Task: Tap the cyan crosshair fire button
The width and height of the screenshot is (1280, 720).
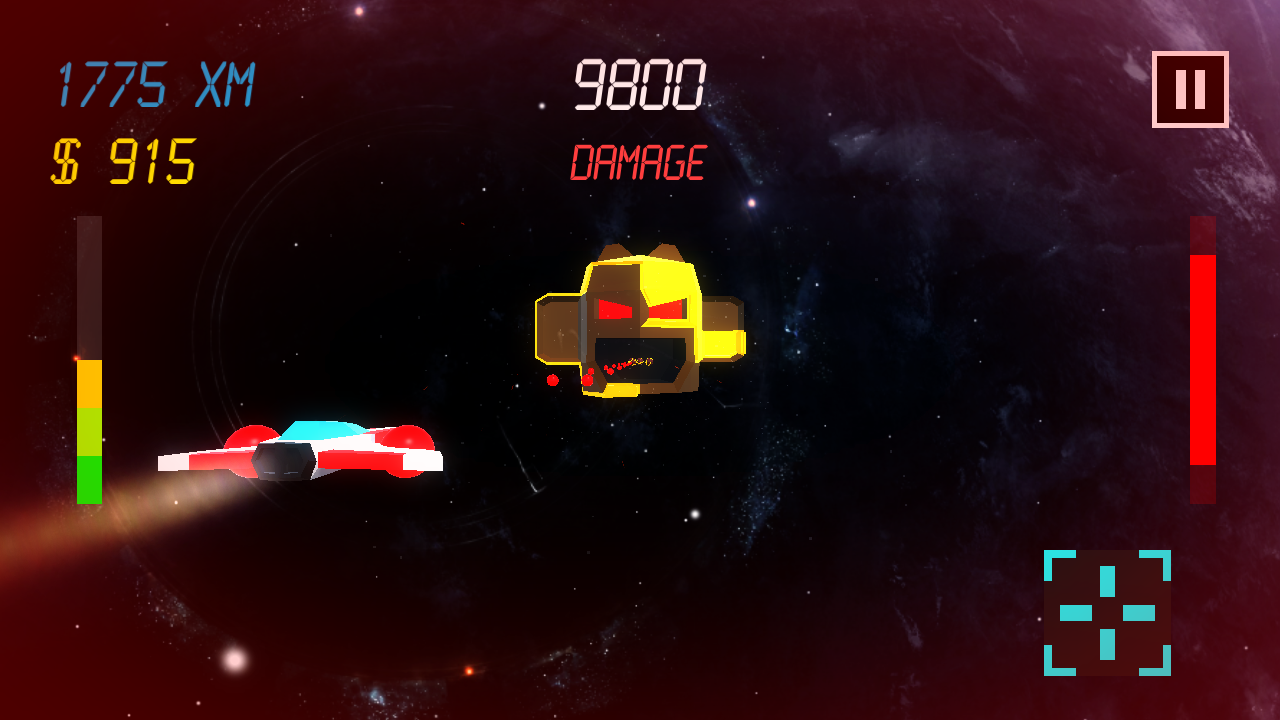Action: tap(1107, 612)
